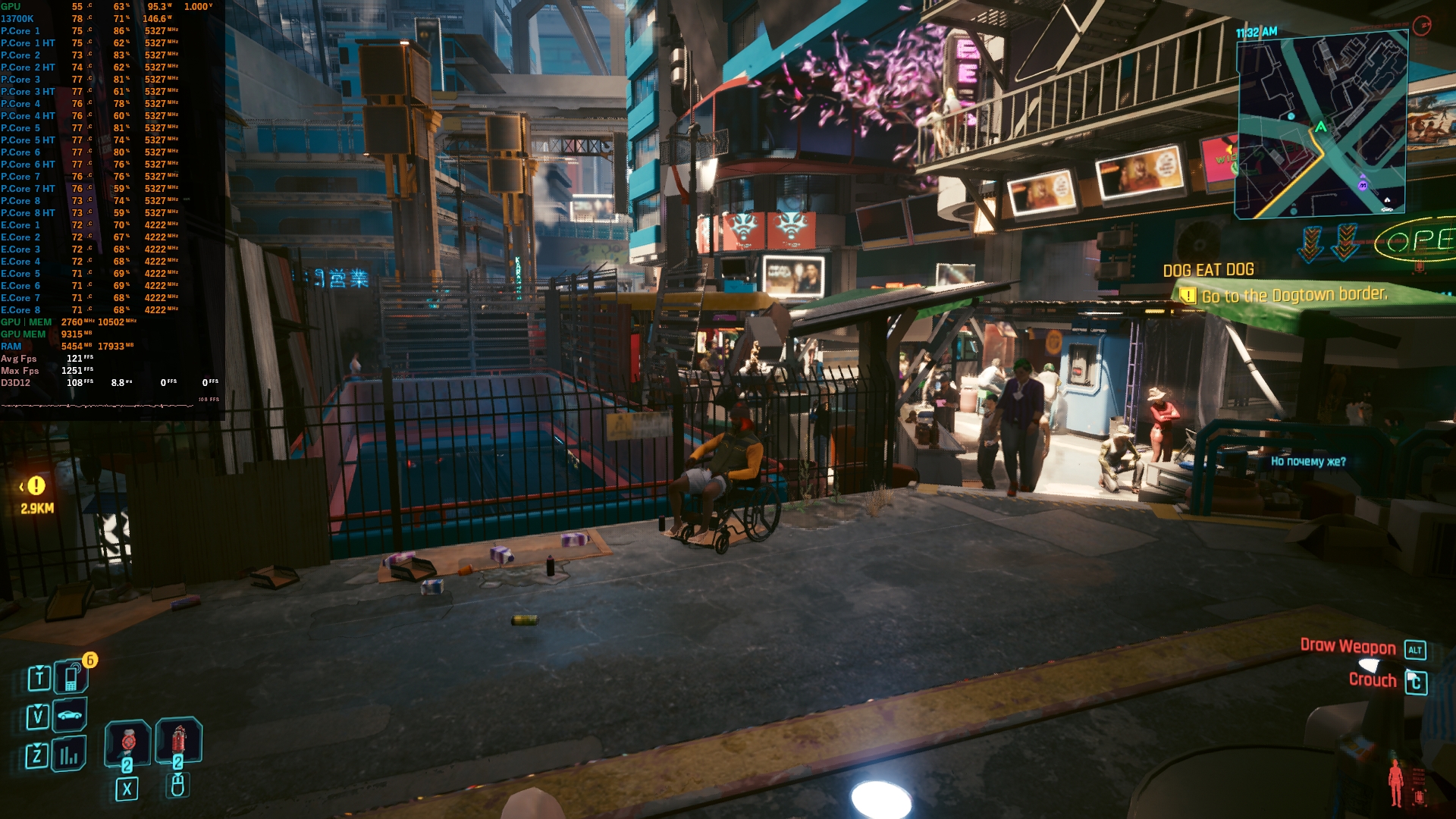This screenshot has height=819, width=1456.
Task: Open the radio equalizer bars icon
Action: tap(70, 755)
